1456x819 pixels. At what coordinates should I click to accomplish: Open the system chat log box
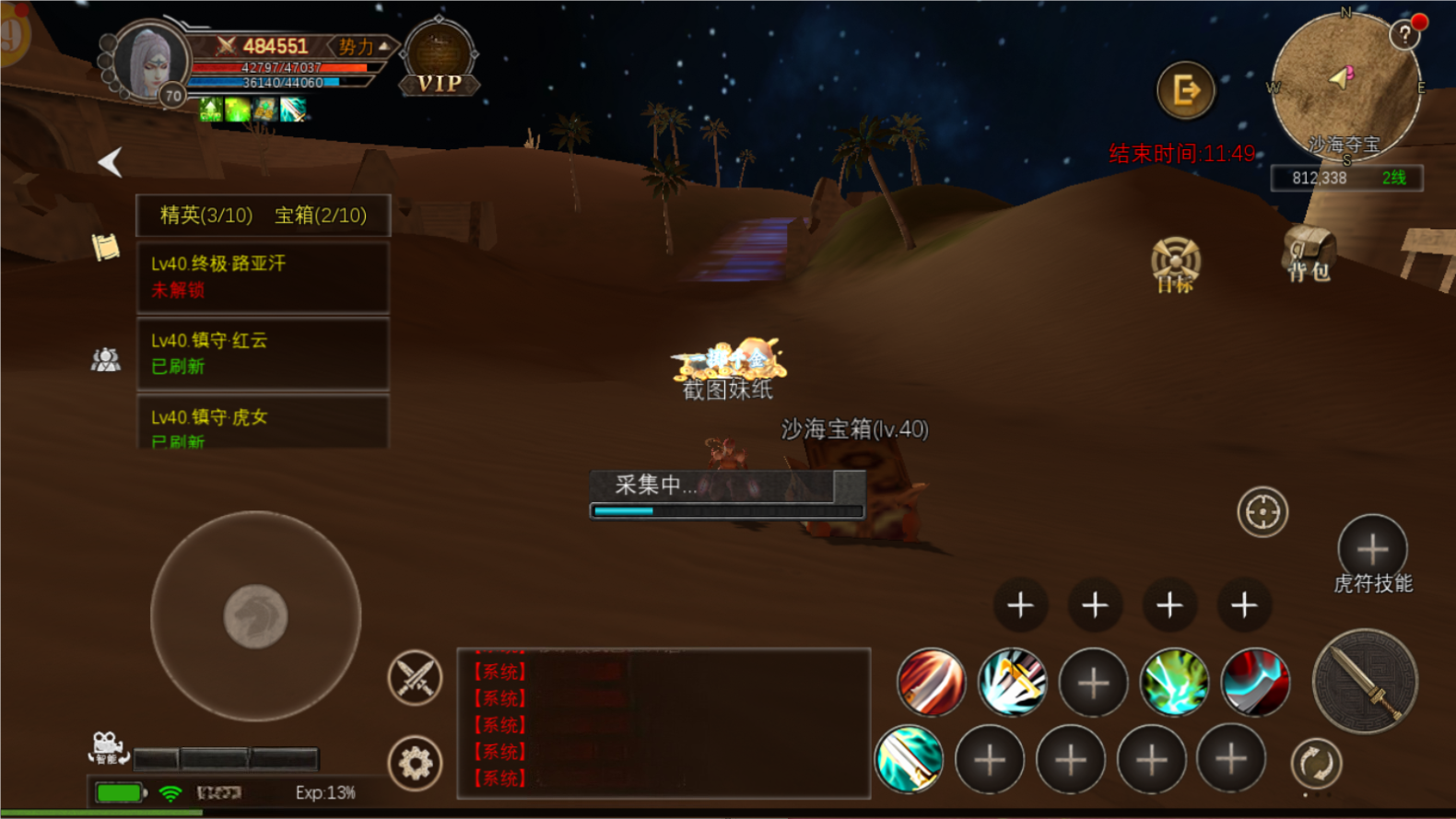pyautogui.click(x=663, y=723)
